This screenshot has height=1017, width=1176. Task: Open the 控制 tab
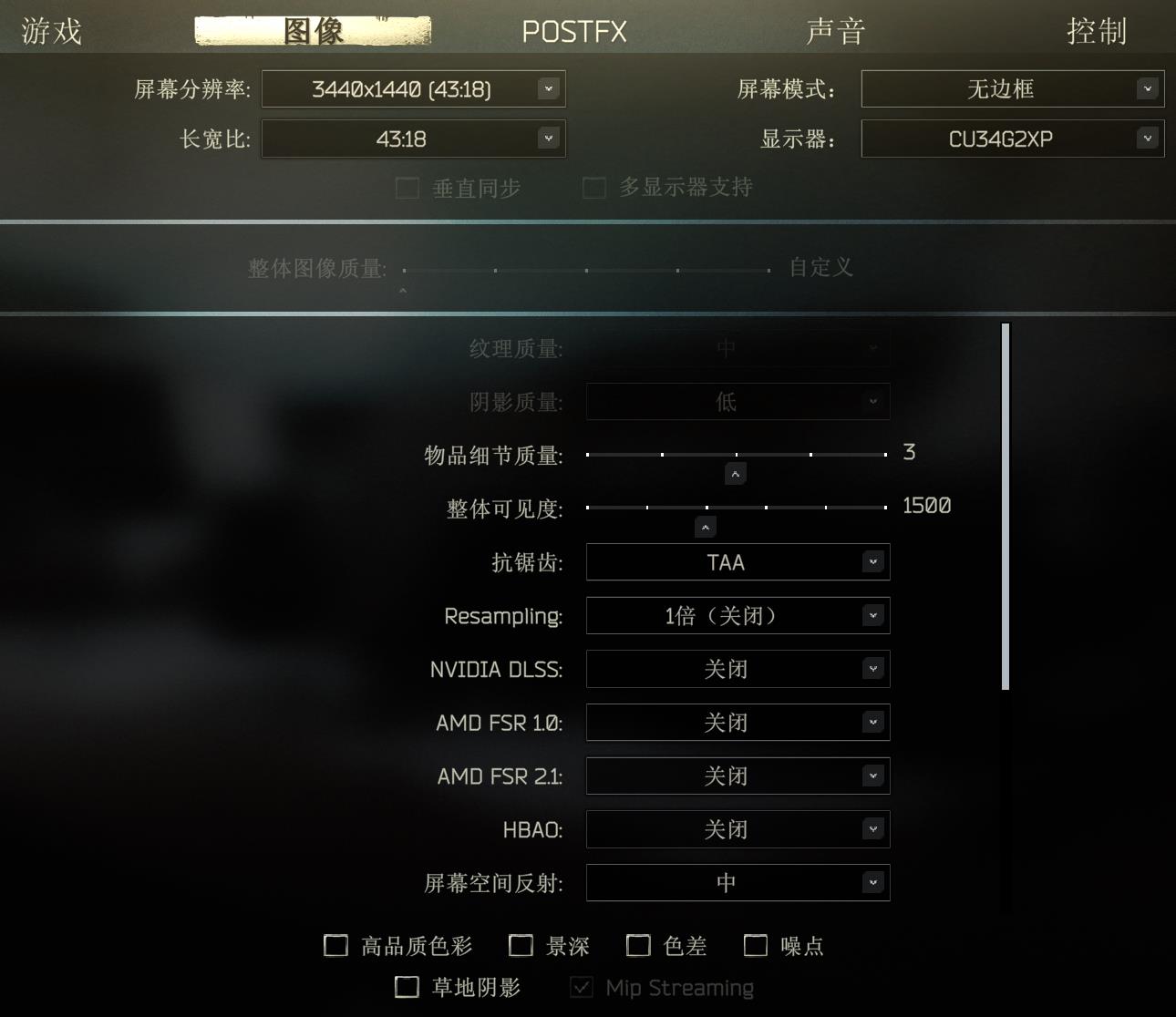click(1098, 30)
